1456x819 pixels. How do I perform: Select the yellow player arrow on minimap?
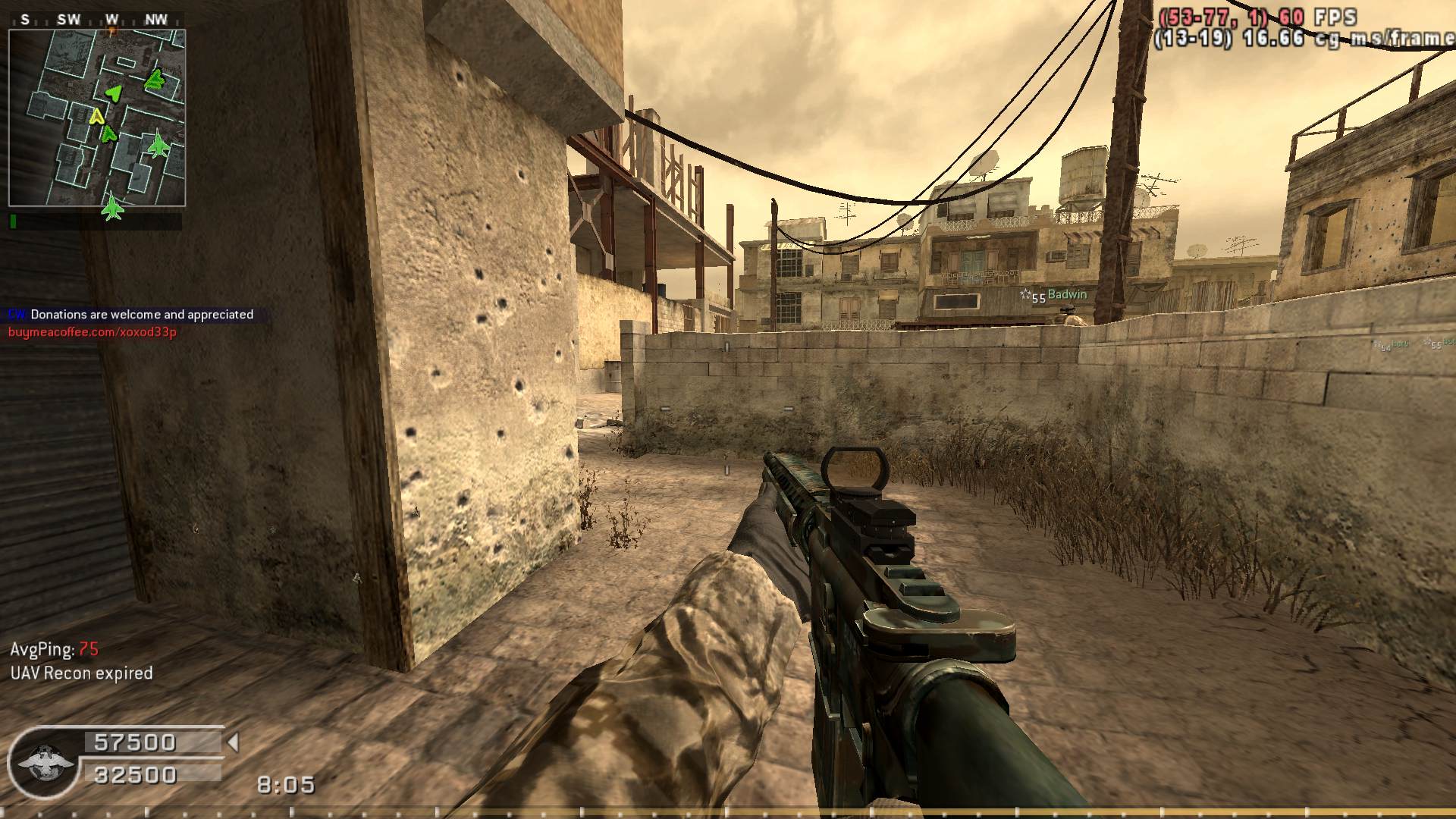(96, 117)
